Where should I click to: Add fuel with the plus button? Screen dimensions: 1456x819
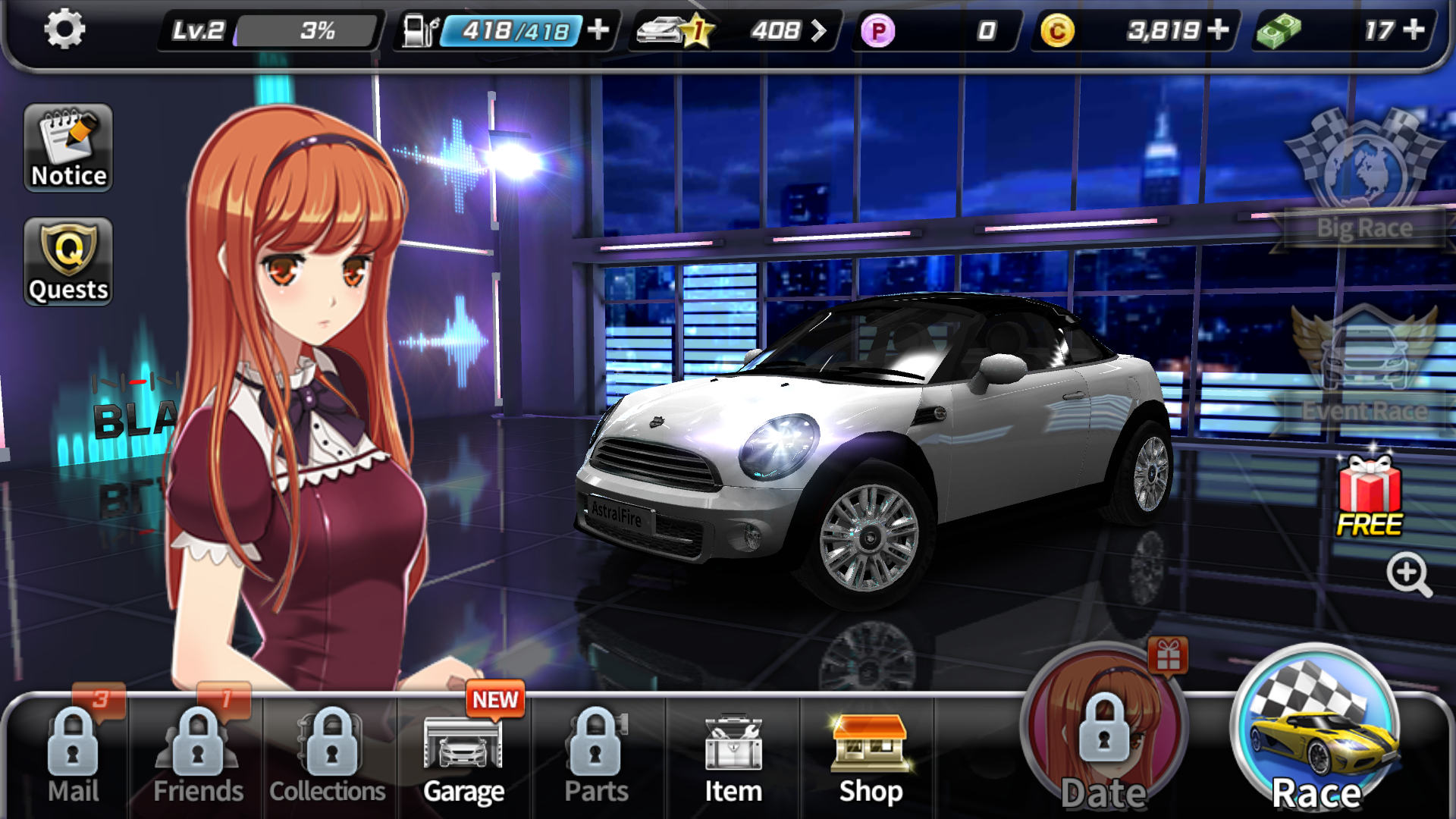click(600, 30)
